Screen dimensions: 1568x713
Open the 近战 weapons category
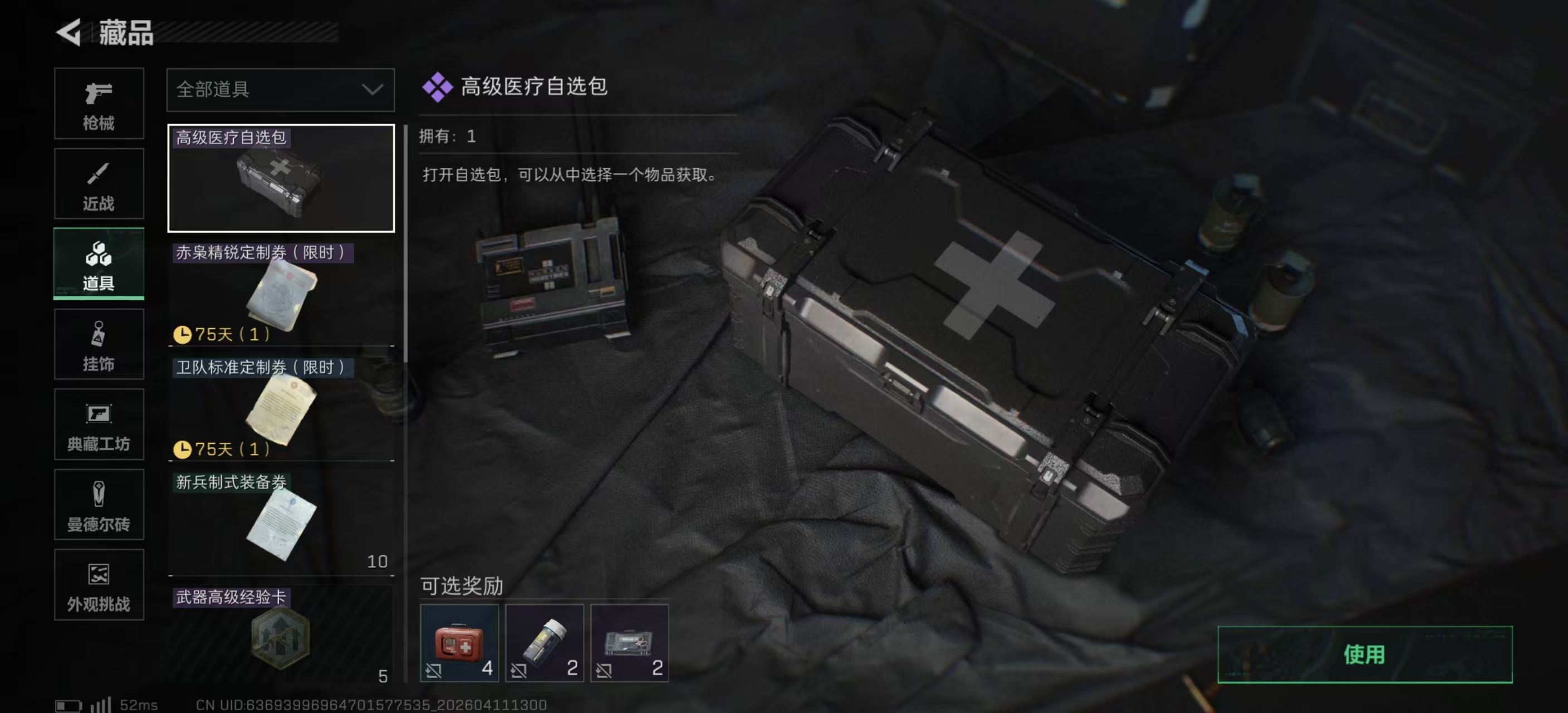[x=99, y=184]
